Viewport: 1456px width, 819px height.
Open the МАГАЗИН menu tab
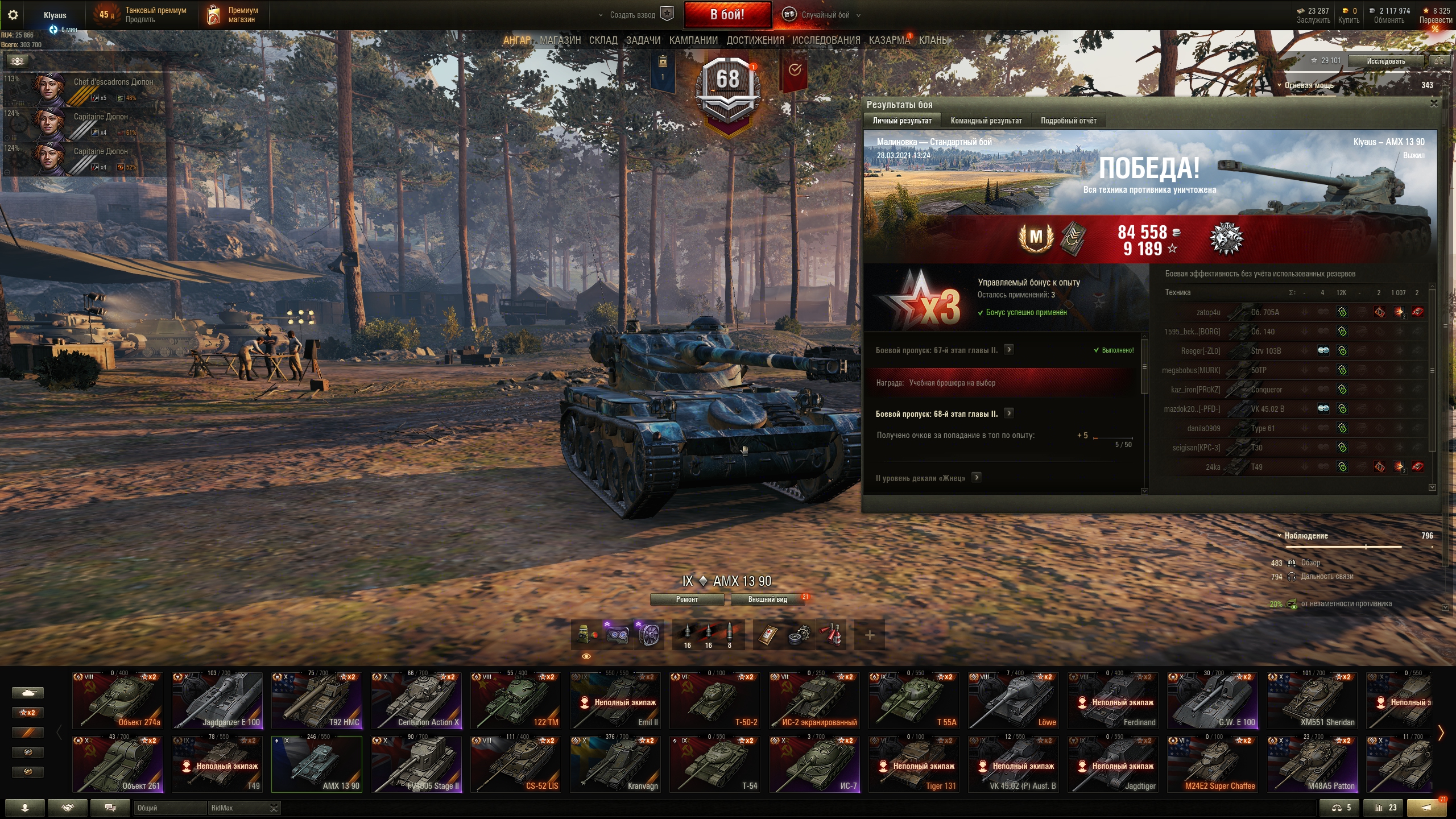(560, 40)
